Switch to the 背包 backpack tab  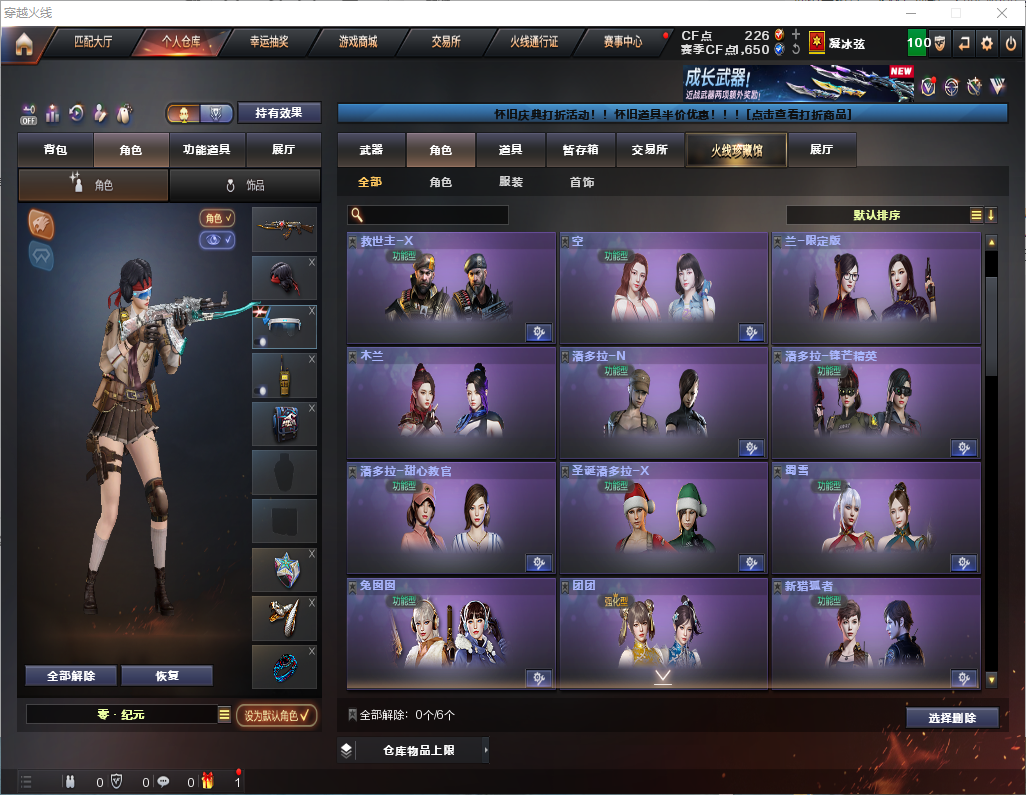click(55, 150)
